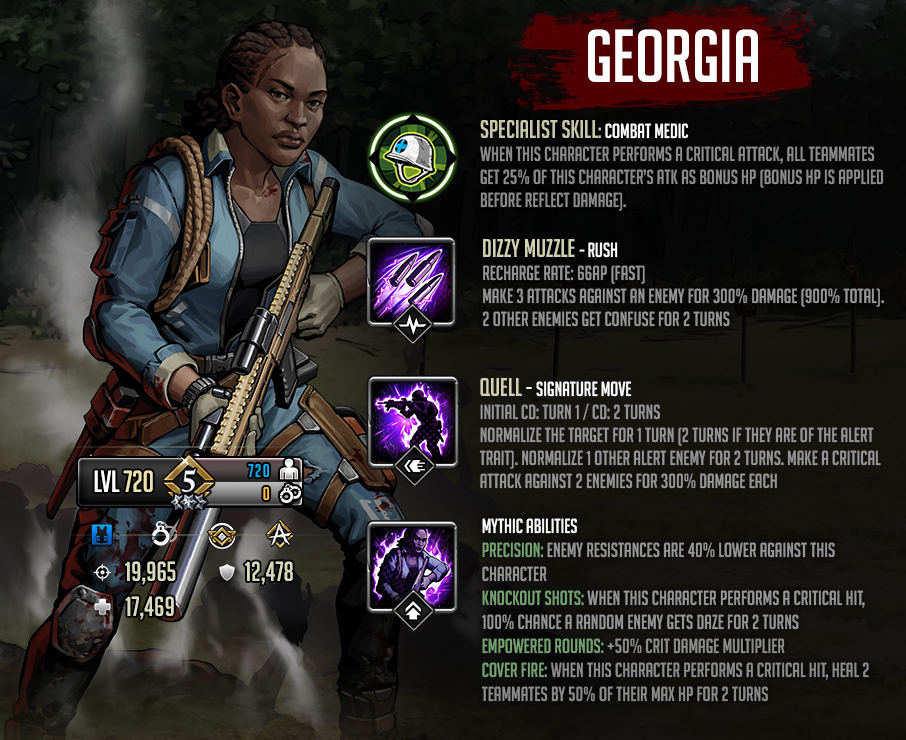Click the blue armor vest trait icon
Viewport: 906px width, 740px height.
point(101,535)
